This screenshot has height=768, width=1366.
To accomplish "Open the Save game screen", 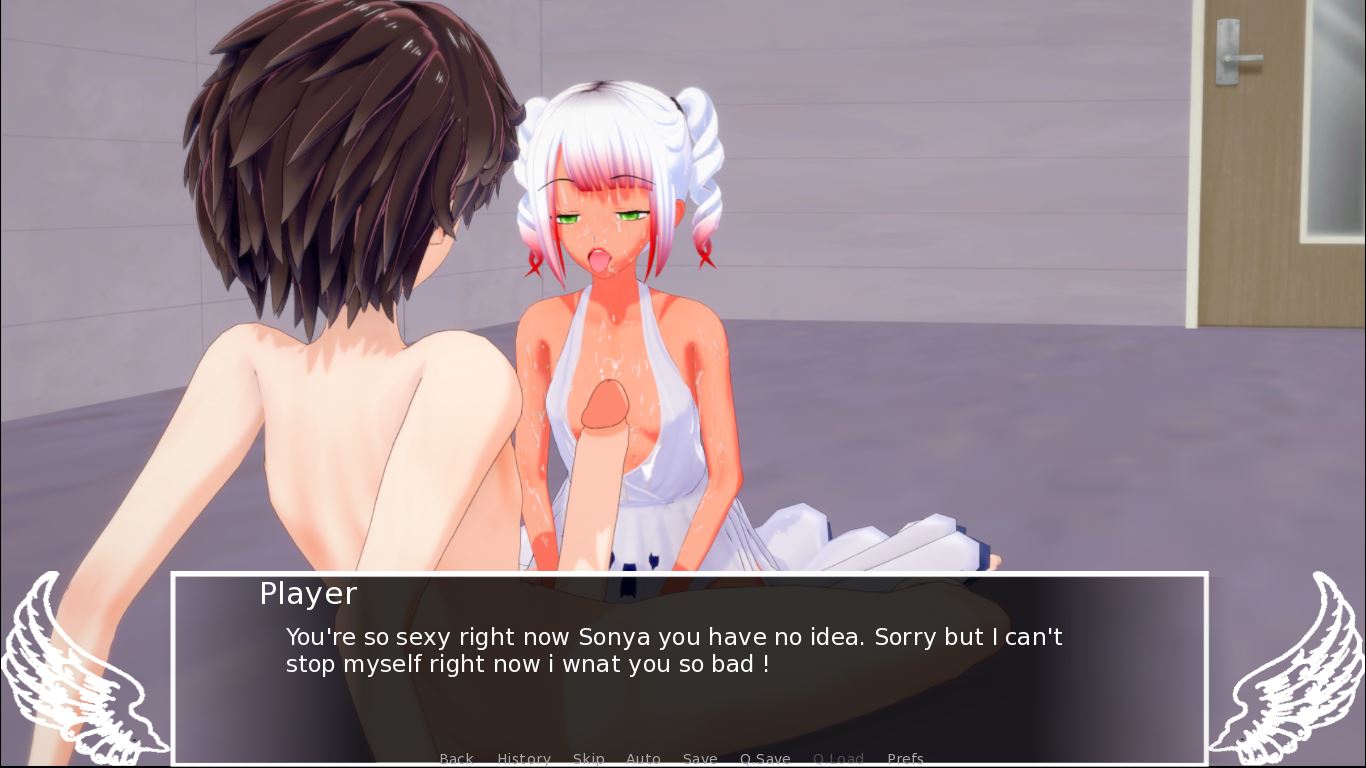I will coord(700,759).
